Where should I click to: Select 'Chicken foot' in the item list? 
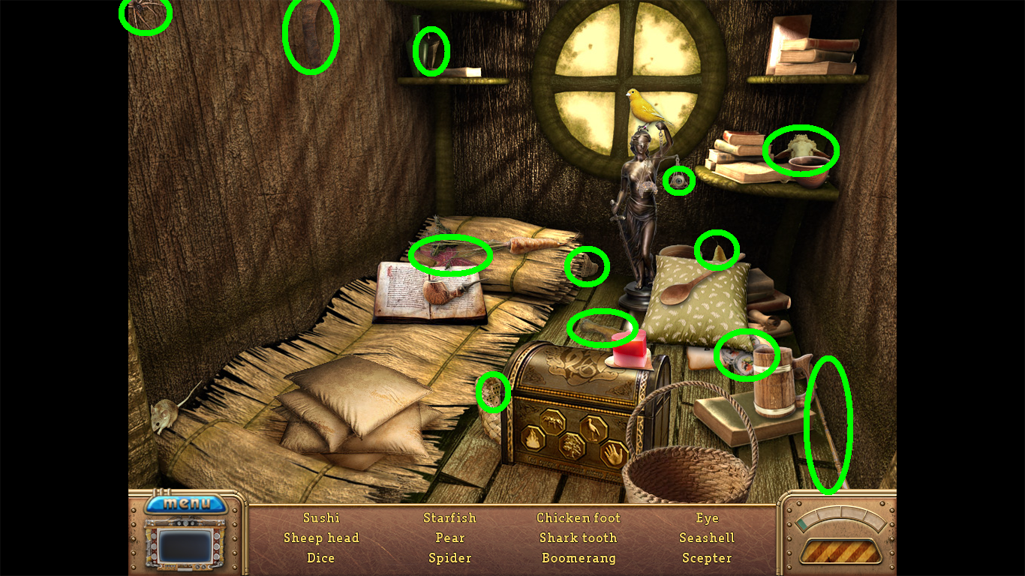578,518
